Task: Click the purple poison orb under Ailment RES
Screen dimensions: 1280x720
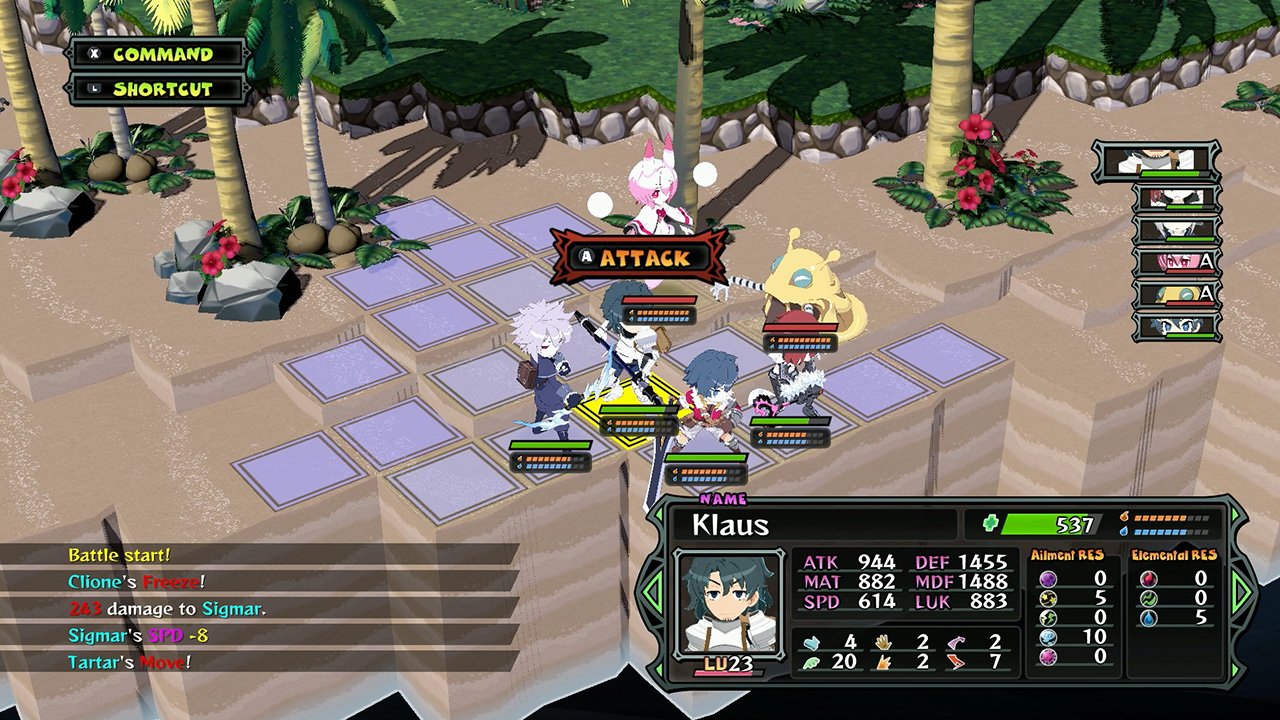Action: pyautogui.click(x=1047, y=578)
